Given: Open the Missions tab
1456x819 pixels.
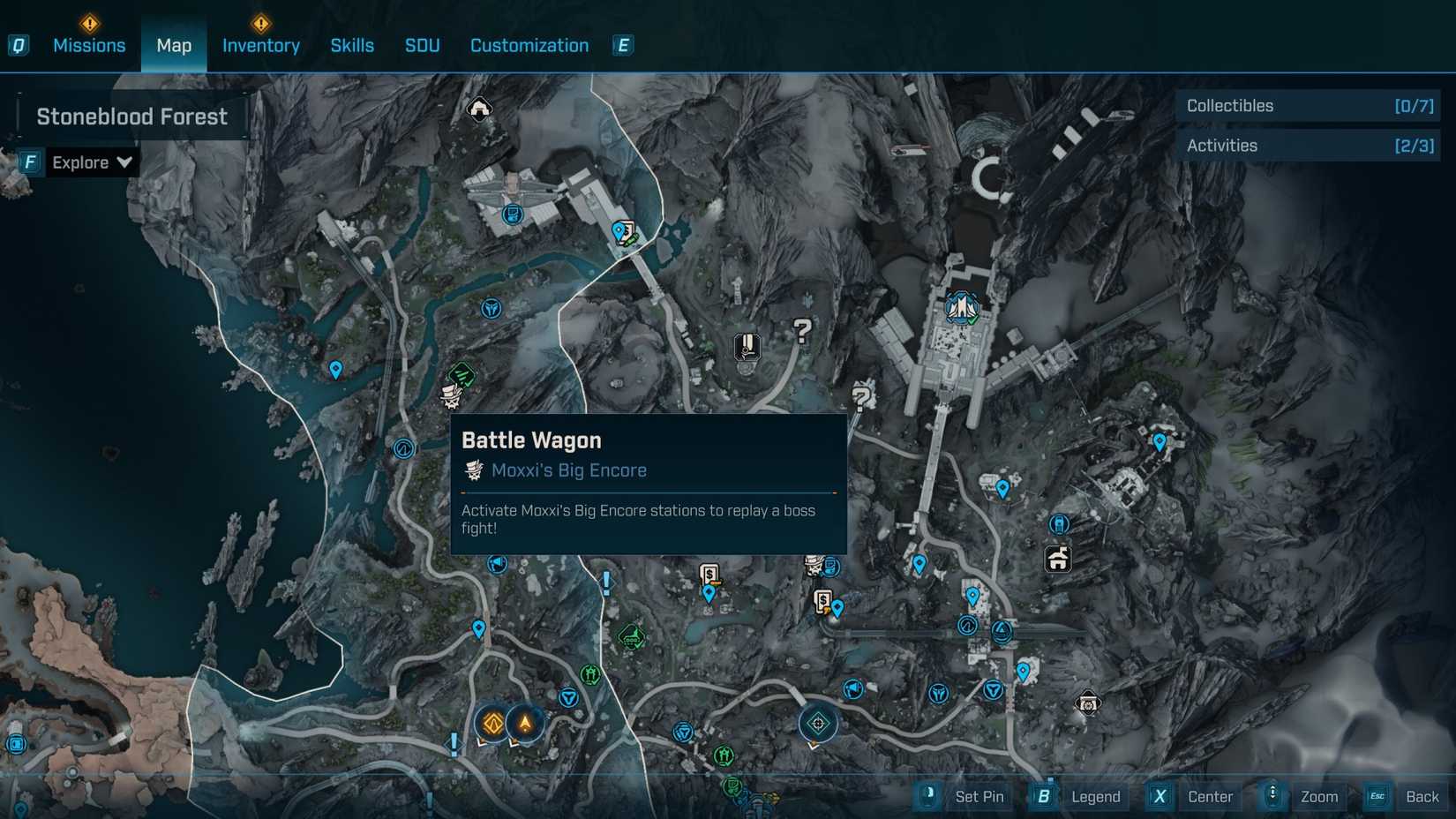Looking at the screenshot, I should [x=89, y=45].
